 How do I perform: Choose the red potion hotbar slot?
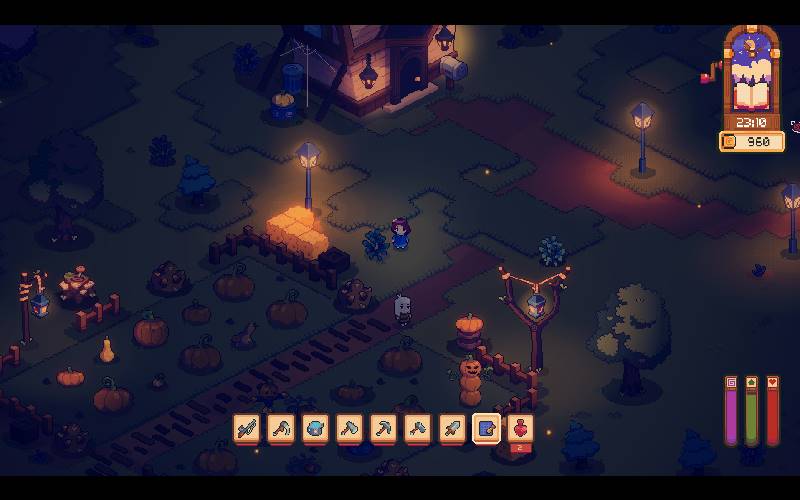[x=521, y=429]
